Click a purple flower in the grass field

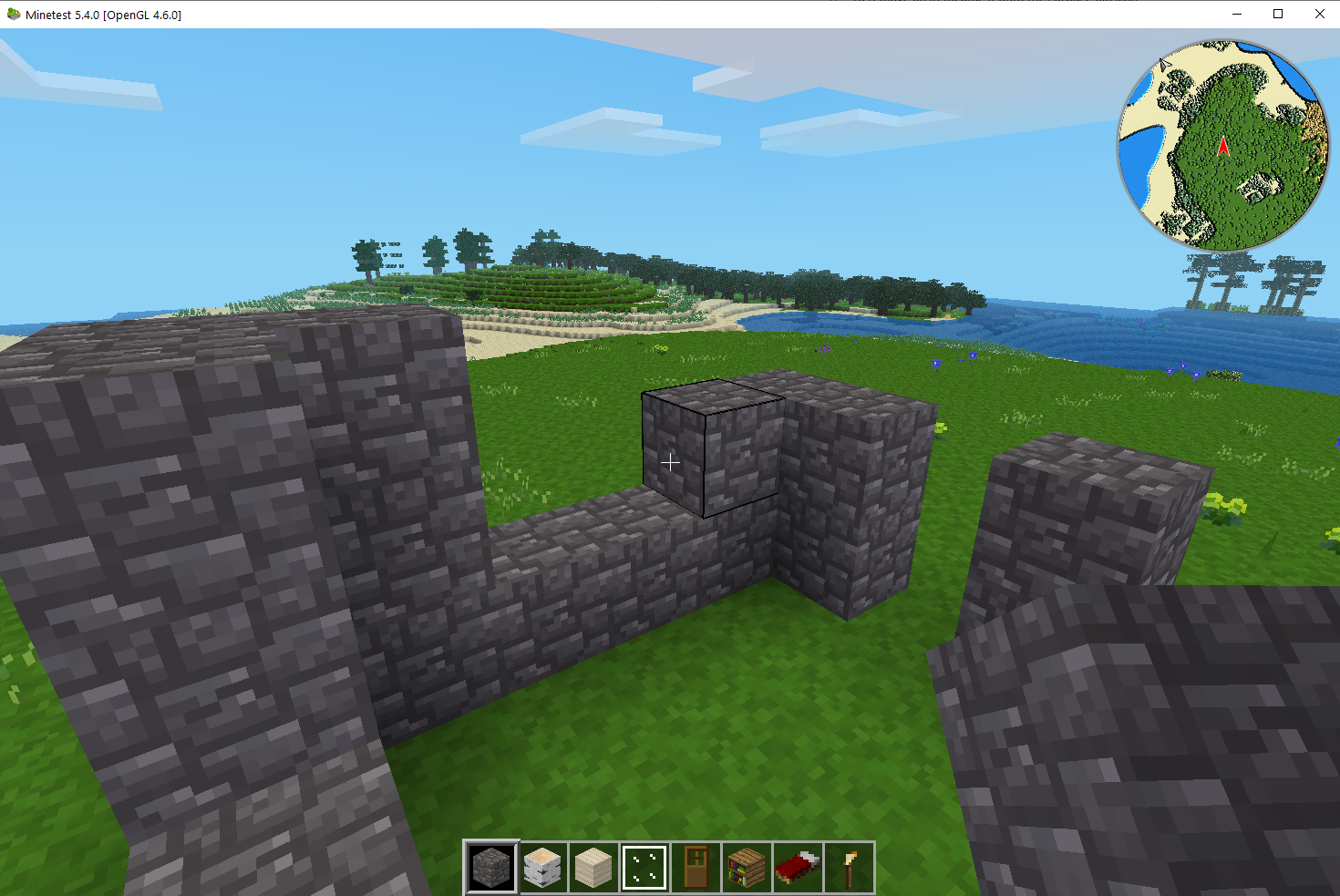(934, 363)
